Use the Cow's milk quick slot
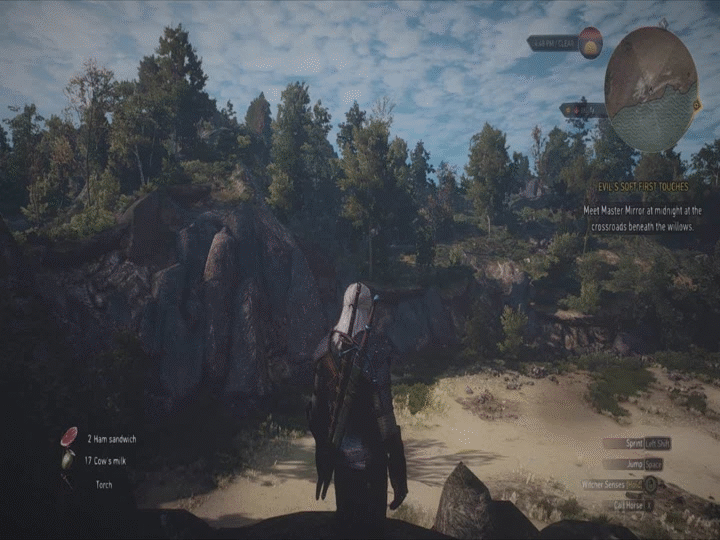The width and height of the screenshot is (720, 540). (68, 460)
